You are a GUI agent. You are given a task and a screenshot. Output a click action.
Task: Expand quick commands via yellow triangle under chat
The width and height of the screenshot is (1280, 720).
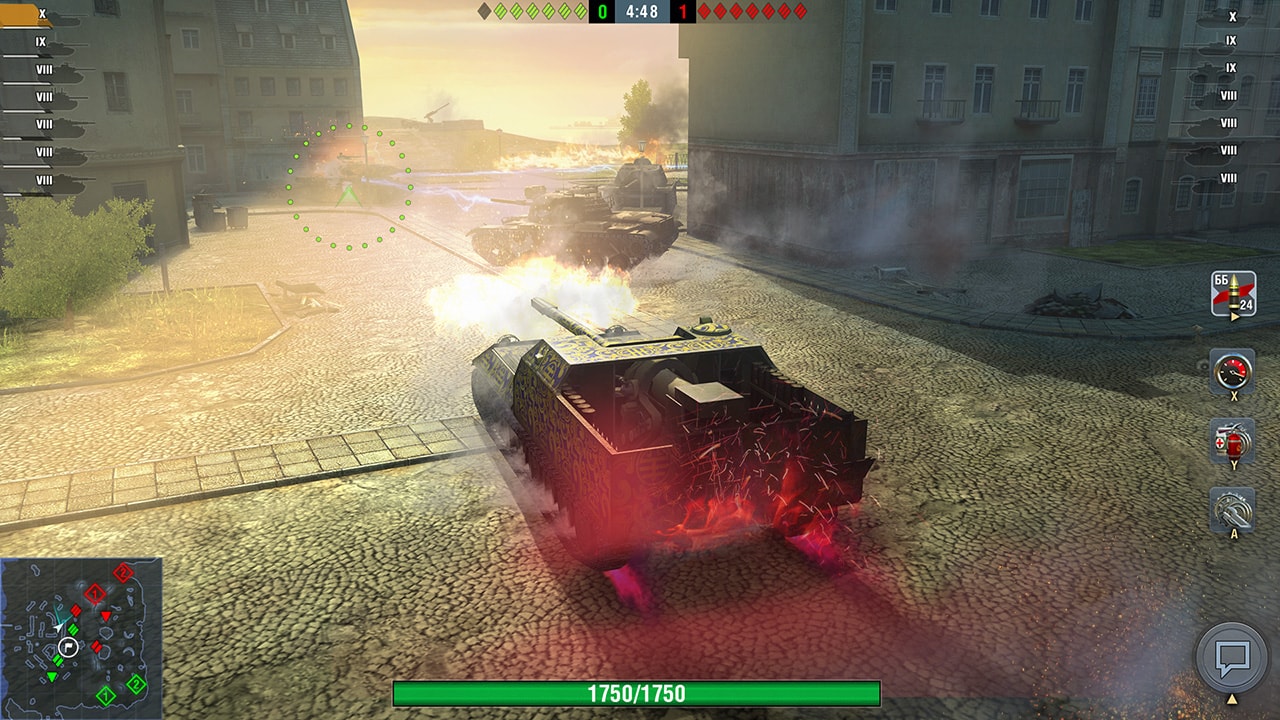(x=1233, y=697)
